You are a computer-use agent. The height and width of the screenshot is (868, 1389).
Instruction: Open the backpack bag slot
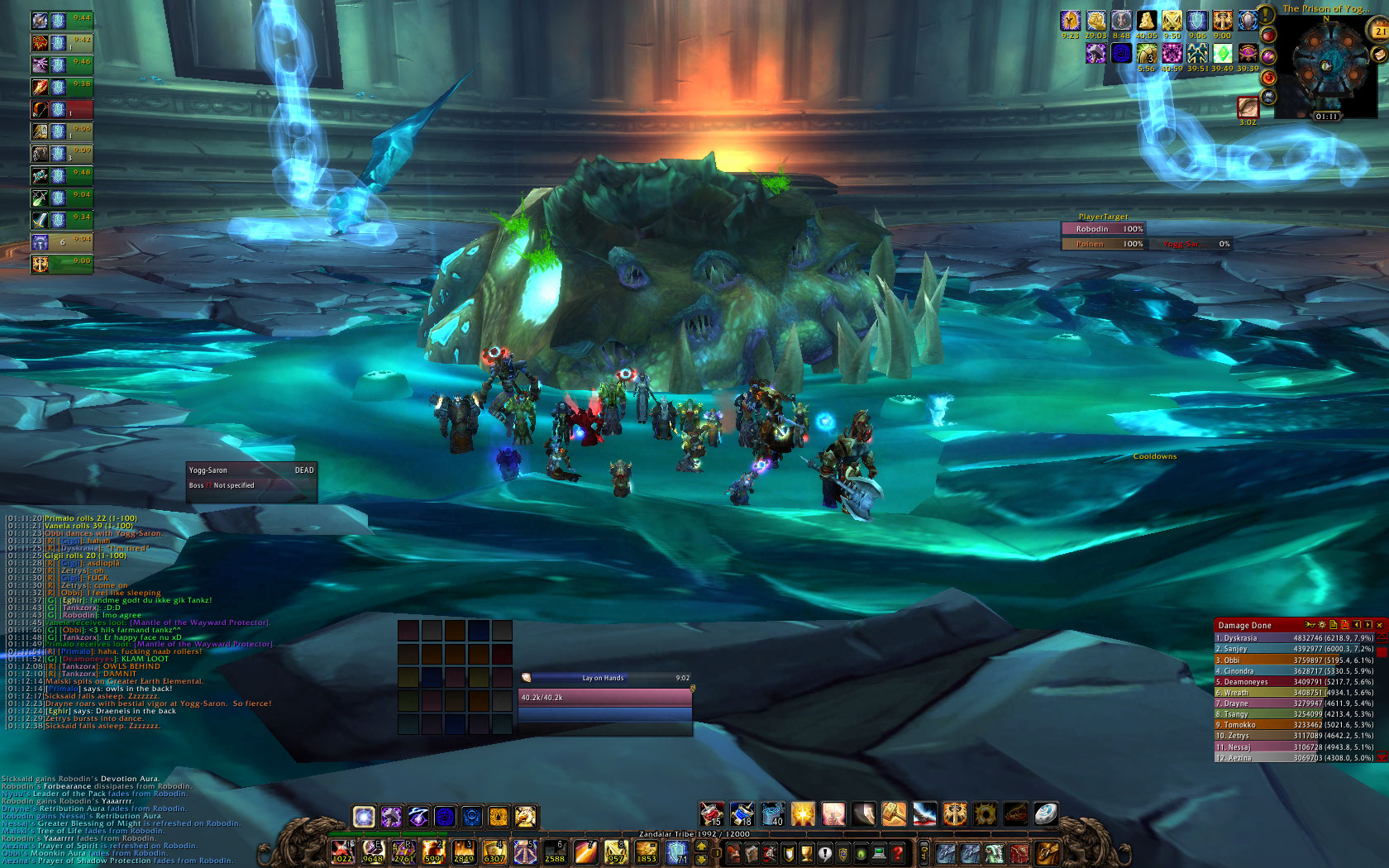pos(1047,852)
